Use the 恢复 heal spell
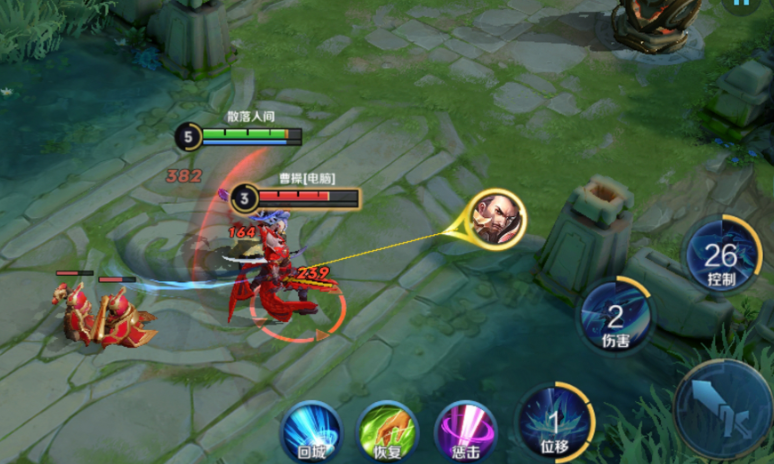 click(x=387, y=431)
